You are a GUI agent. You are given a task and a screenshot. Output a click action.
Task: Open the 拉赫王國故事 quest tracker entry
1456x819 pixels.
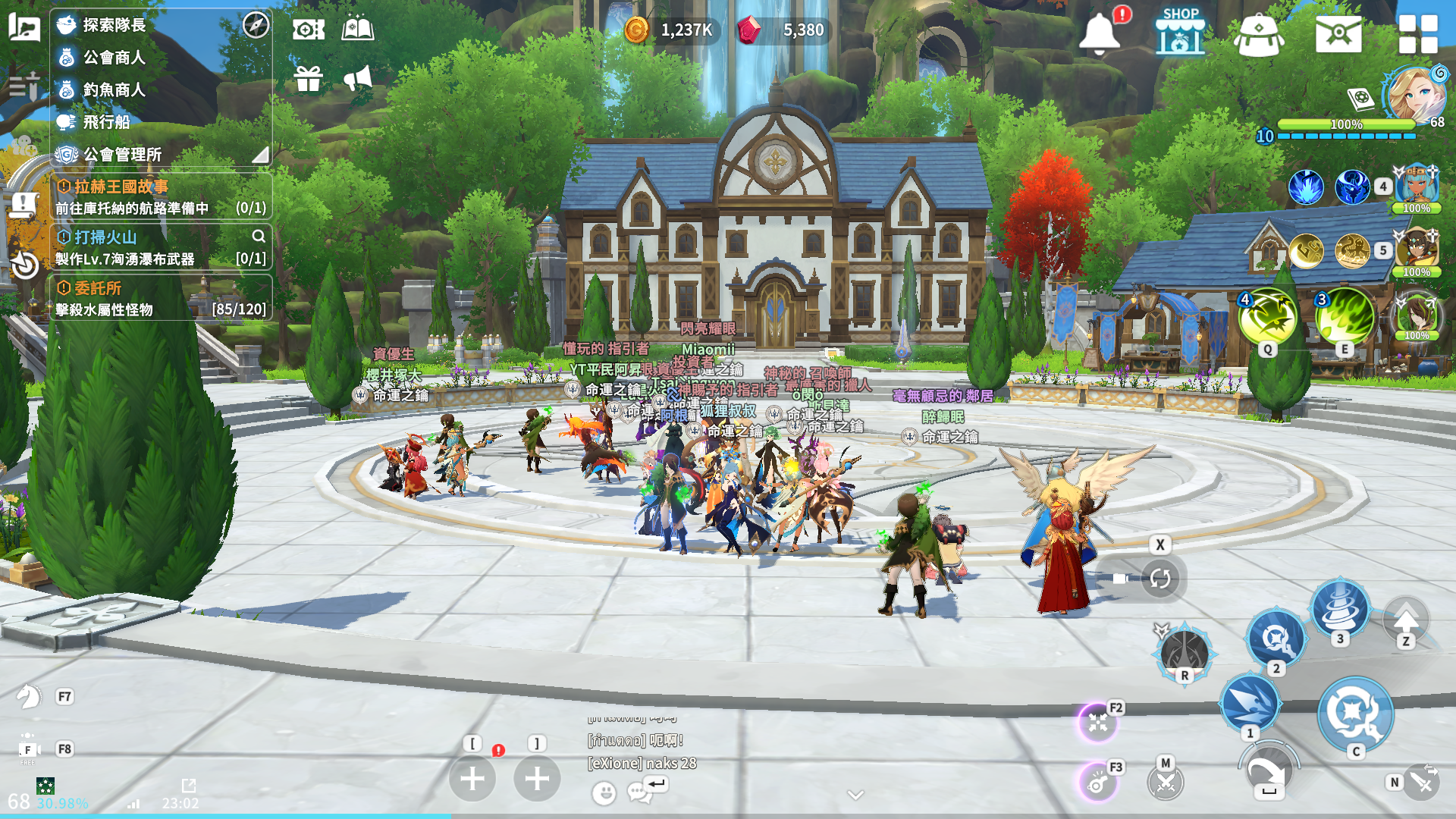click(x=159, y=196)
